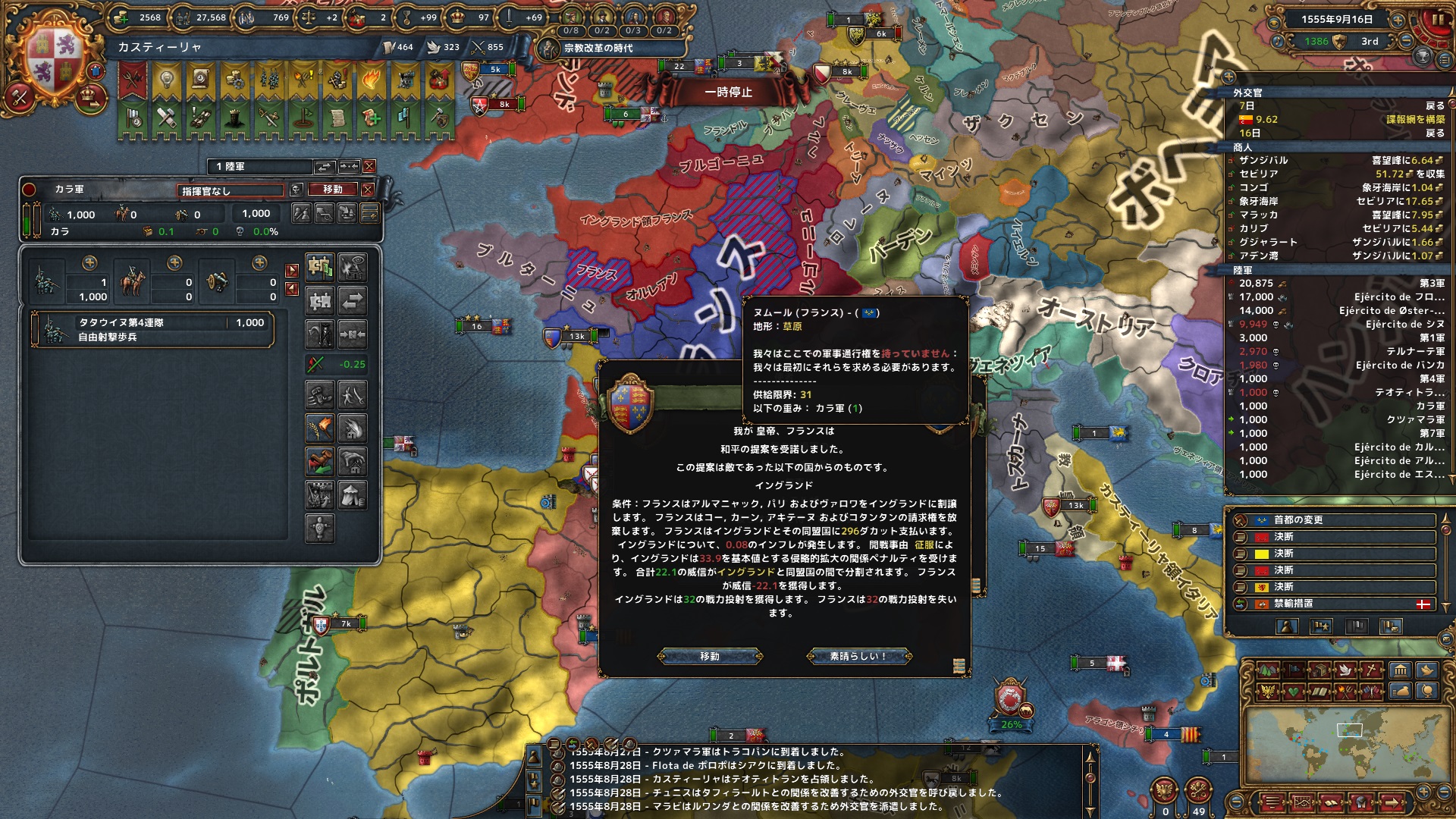1456x819 pixels.
Task: Switch to the terrain map mode
Action: (x=1268, y=670)
